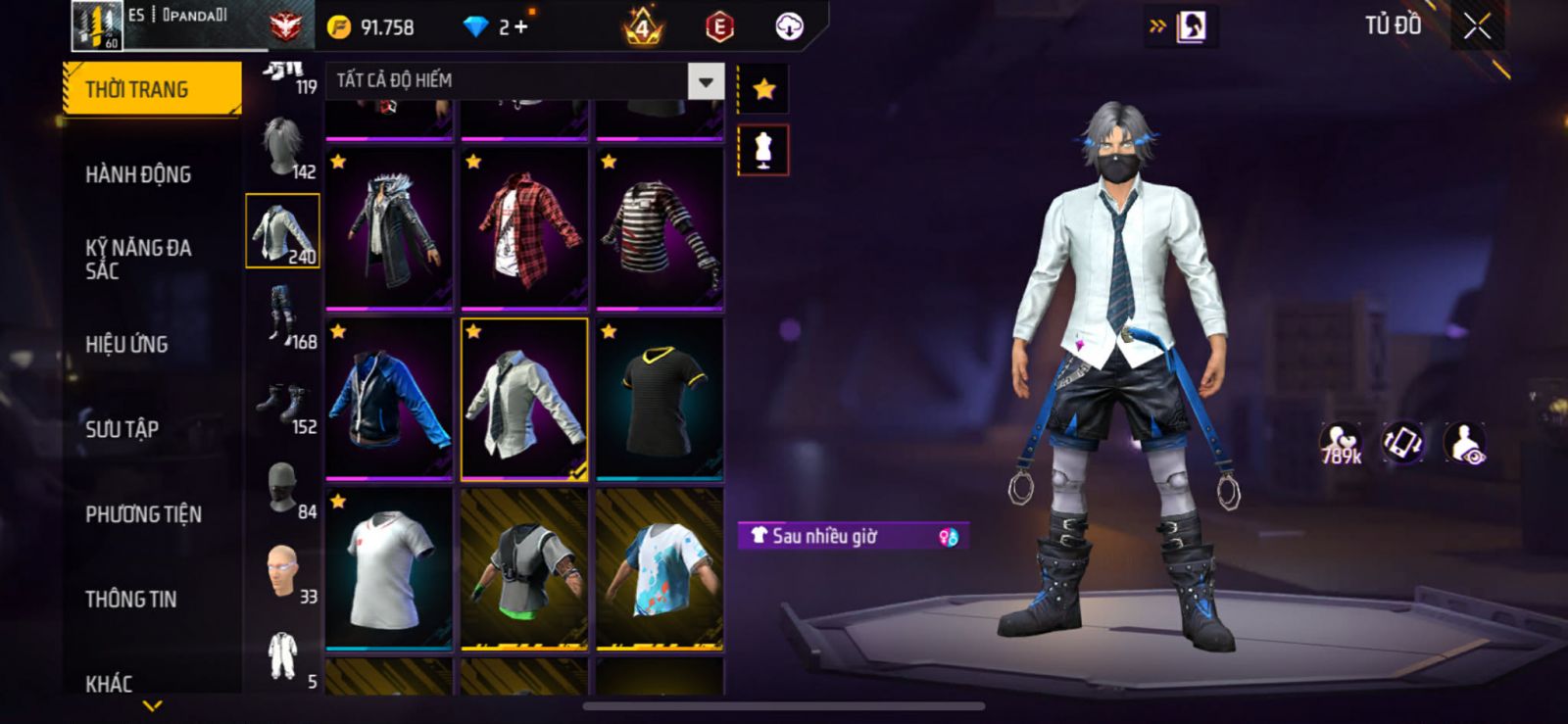This screenshot has height=724, width=1568.
Task: Click the mannequin outfit preview button
Action: pos(763,150)
